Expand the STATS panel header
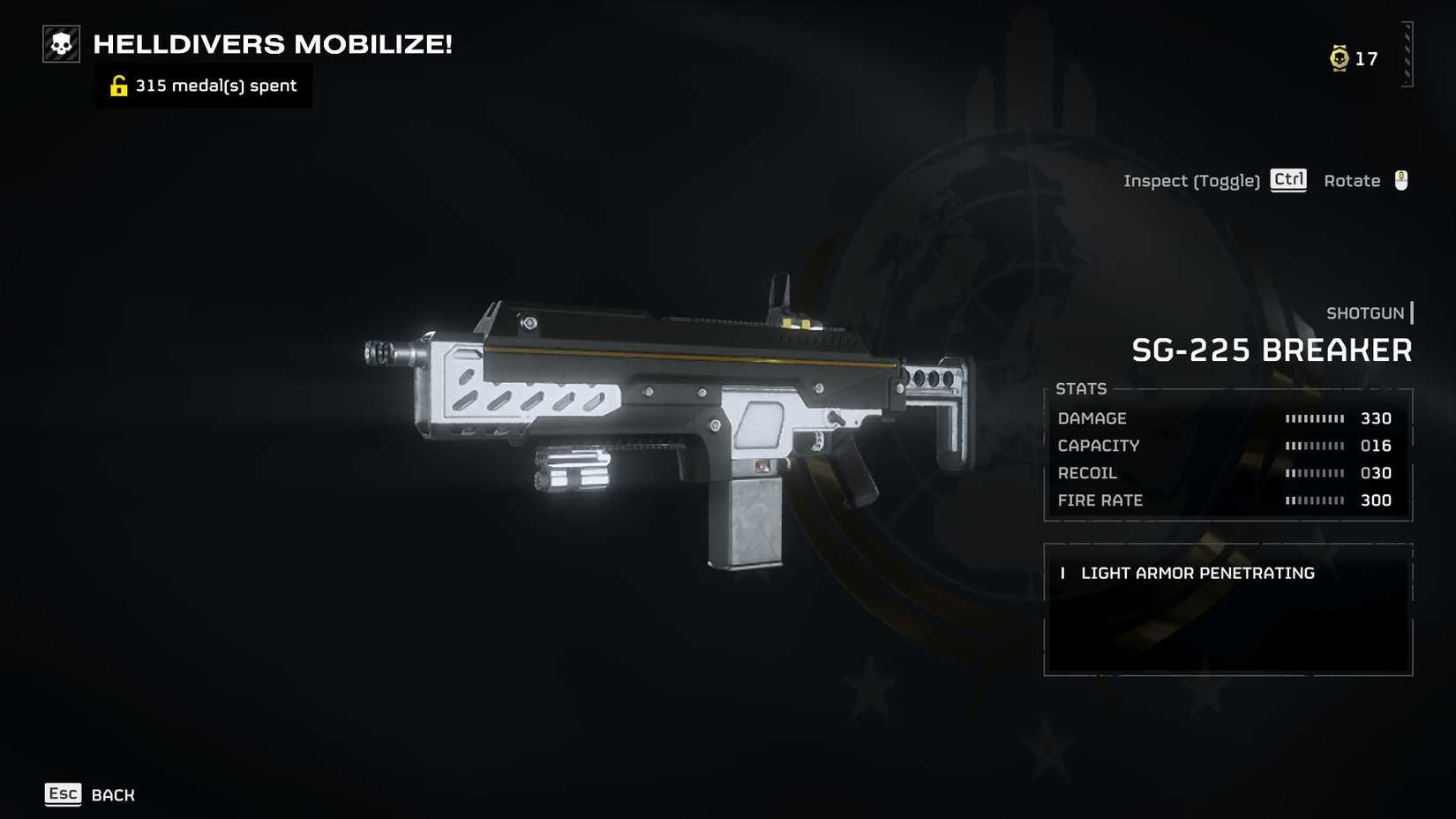Screen dimensions: 1456x819 click(x=1082, y=388)
